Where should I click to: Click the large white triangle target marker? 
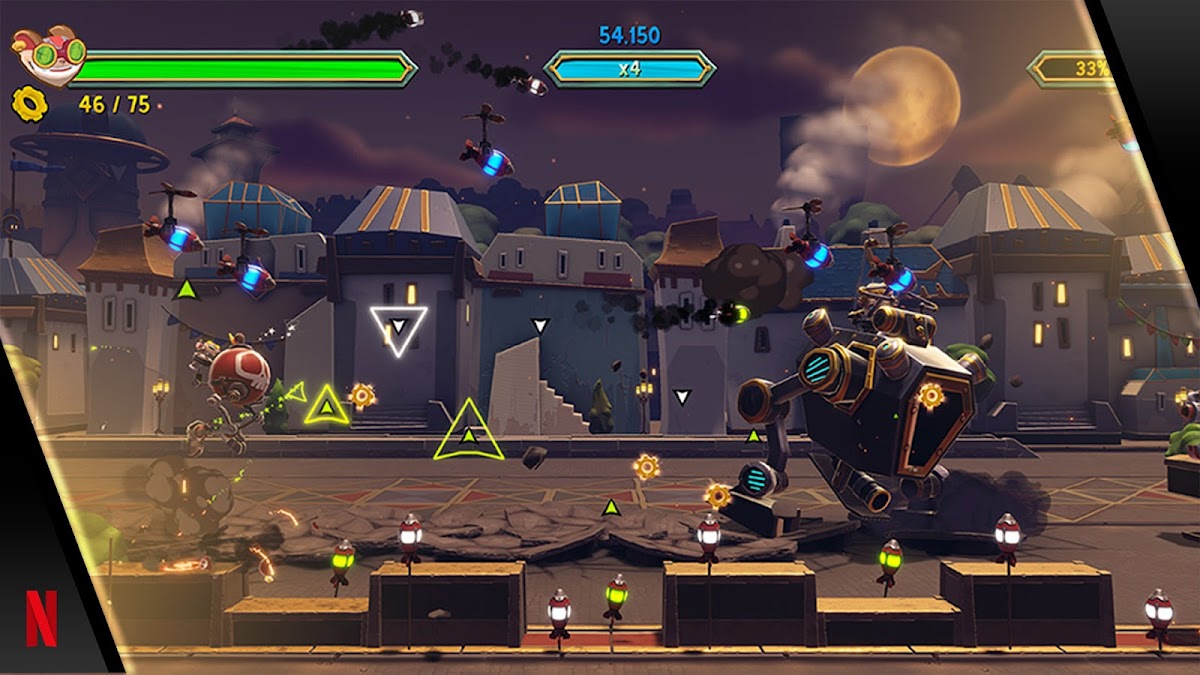coord(398,328)
